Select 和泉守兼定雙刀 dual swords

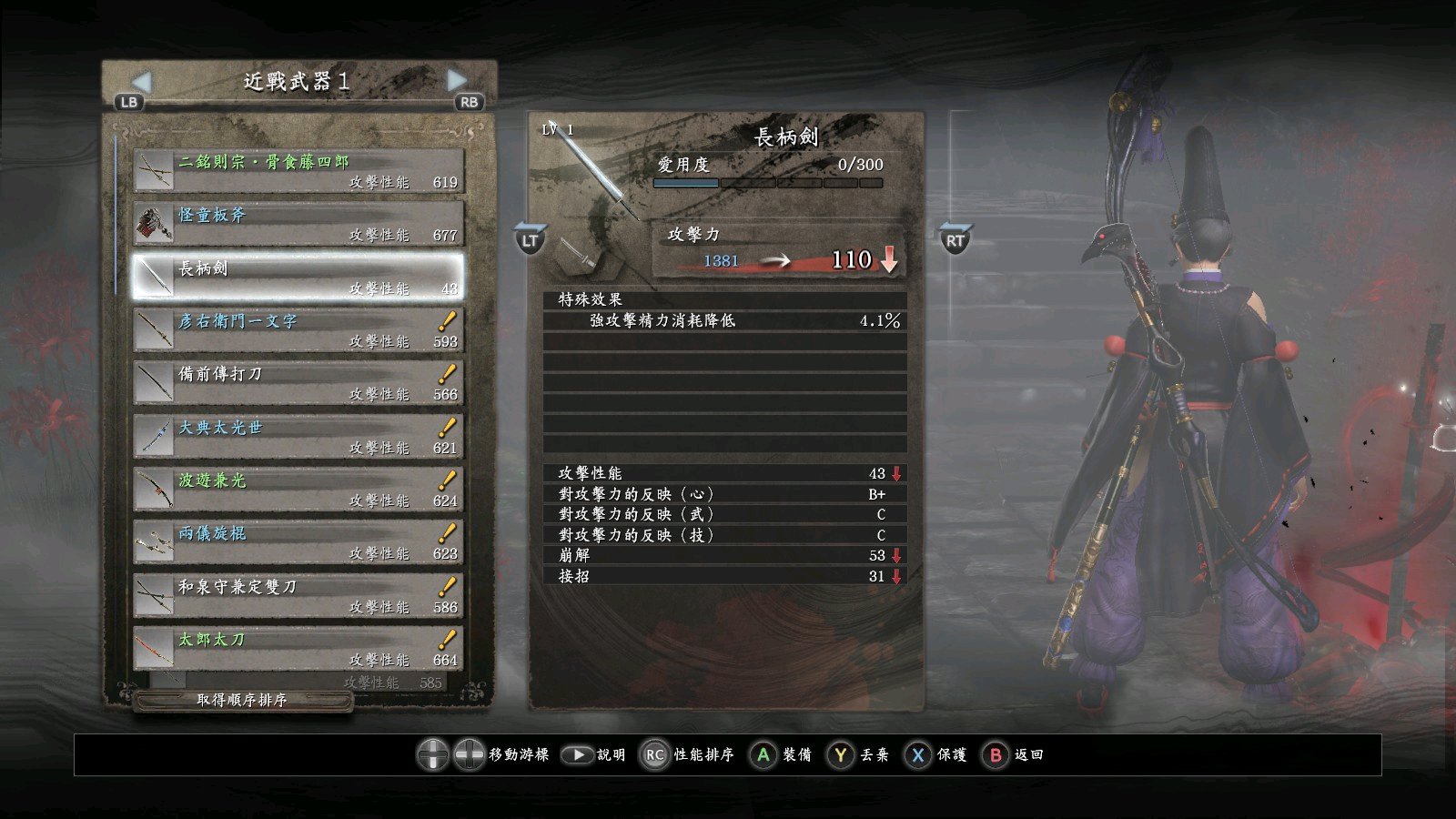pos(298,595)
